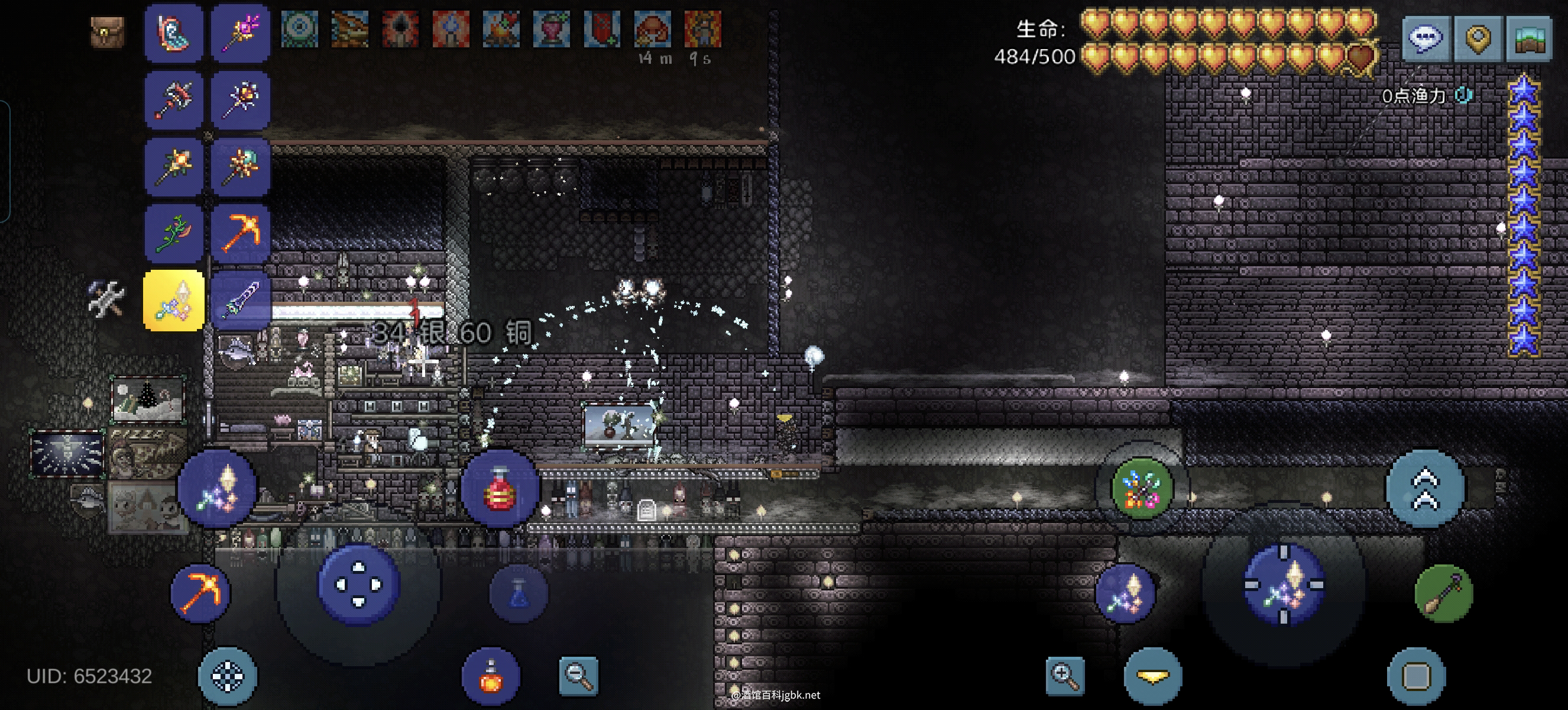This screenshot has width=1568, height=710.
Task: Zoom out with the minus magnifier
Action: tap(578, 675)
